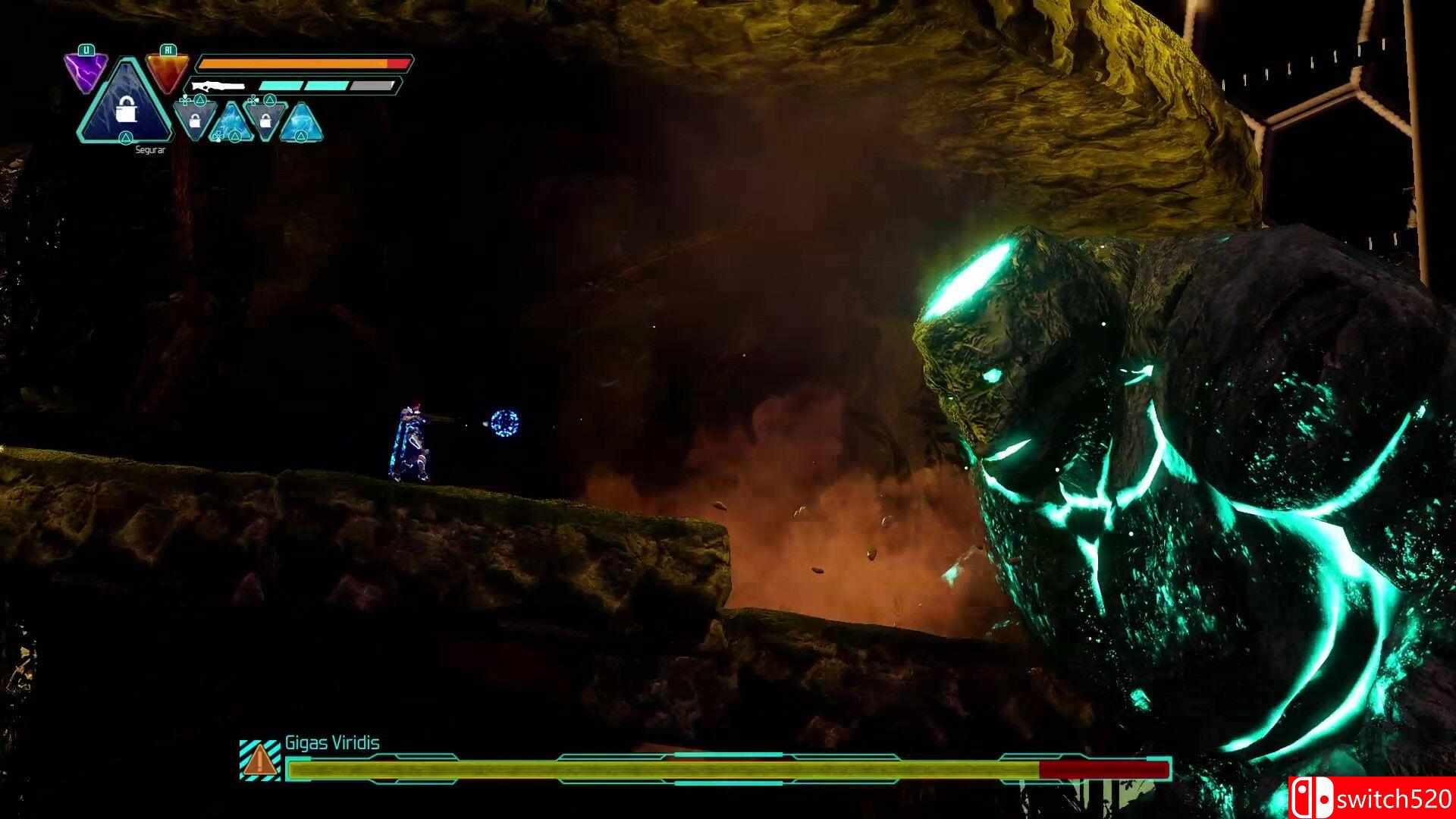The image size is (1456, 819).
Task: Click the Gigas Viridis nameplate
Action: click(334, 744)
